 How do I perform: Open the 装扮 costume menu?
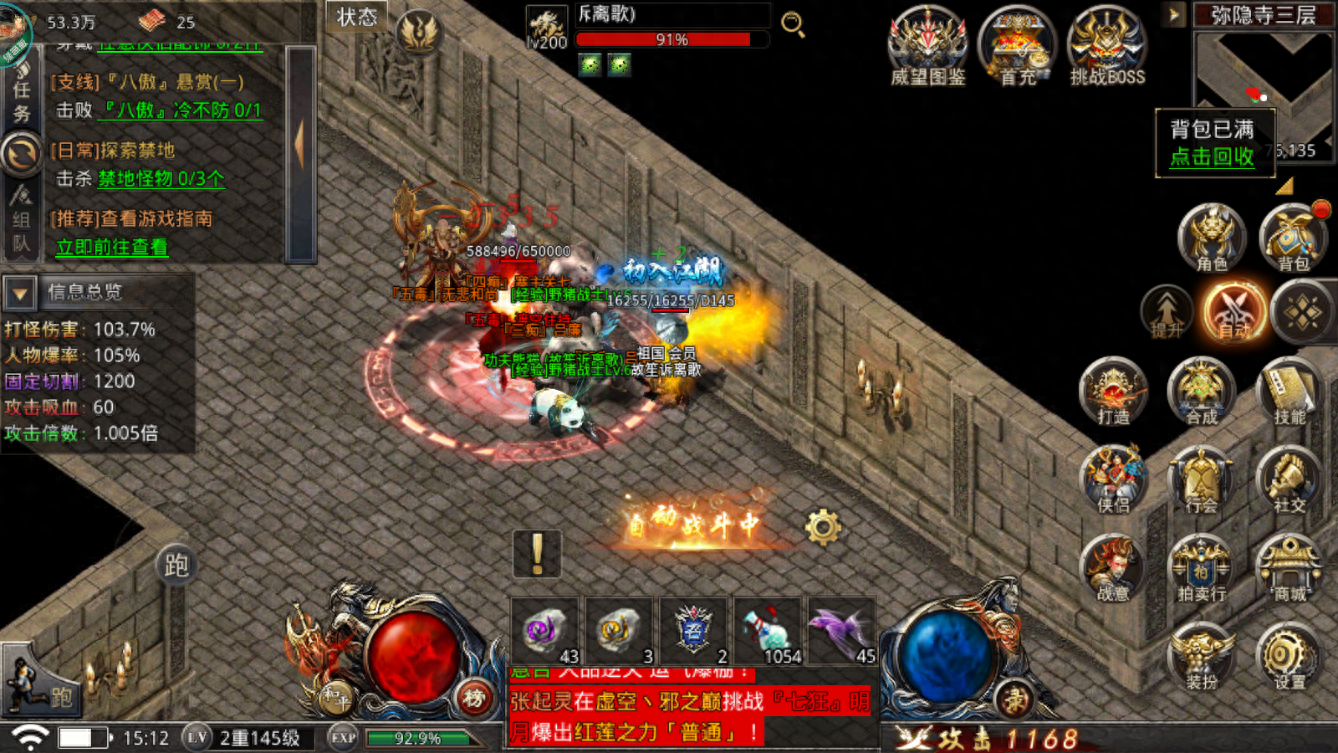point(1201,657)
